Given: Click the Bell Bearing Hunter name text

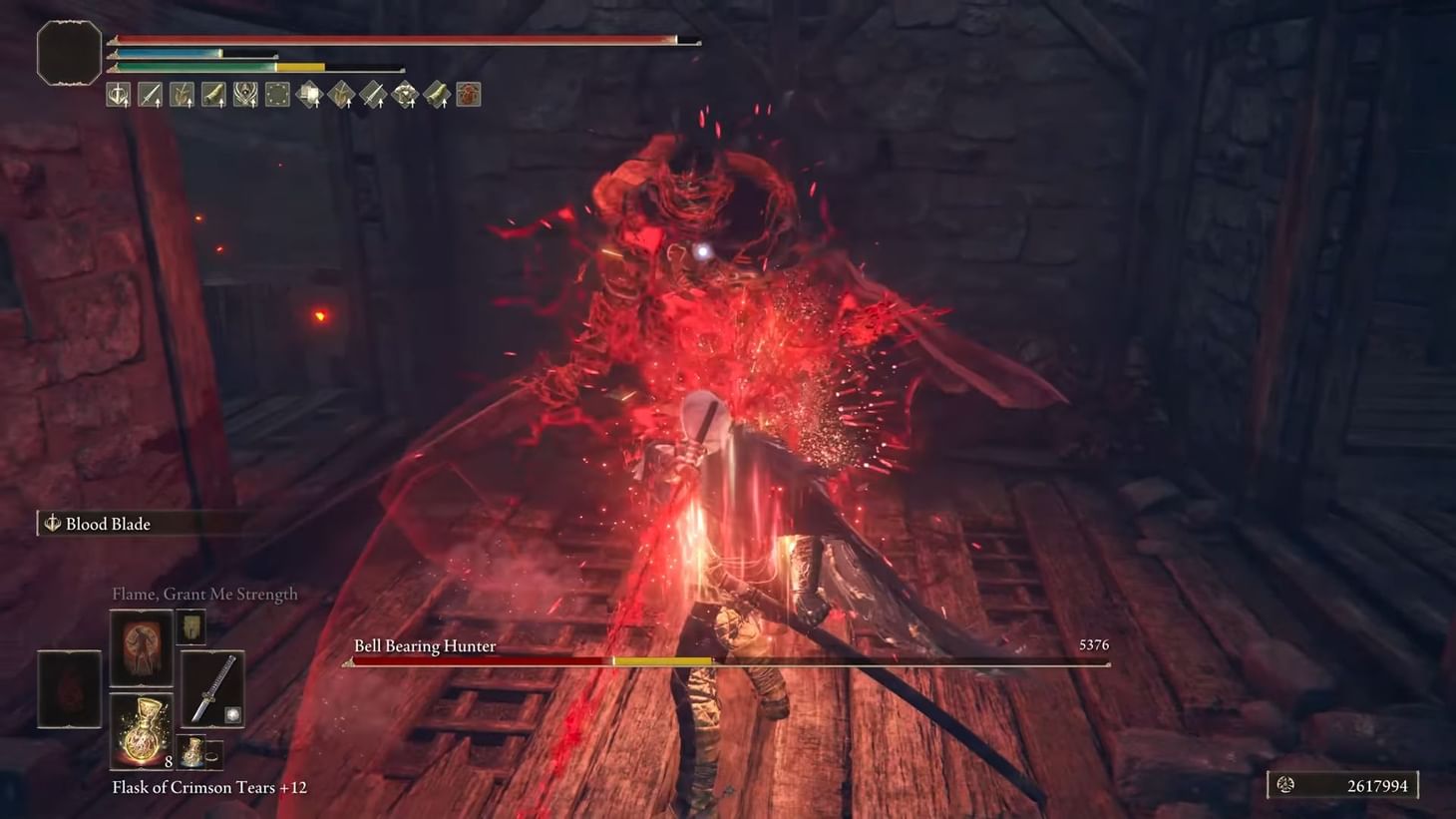Looking at the screenshot, I should 425,645.
